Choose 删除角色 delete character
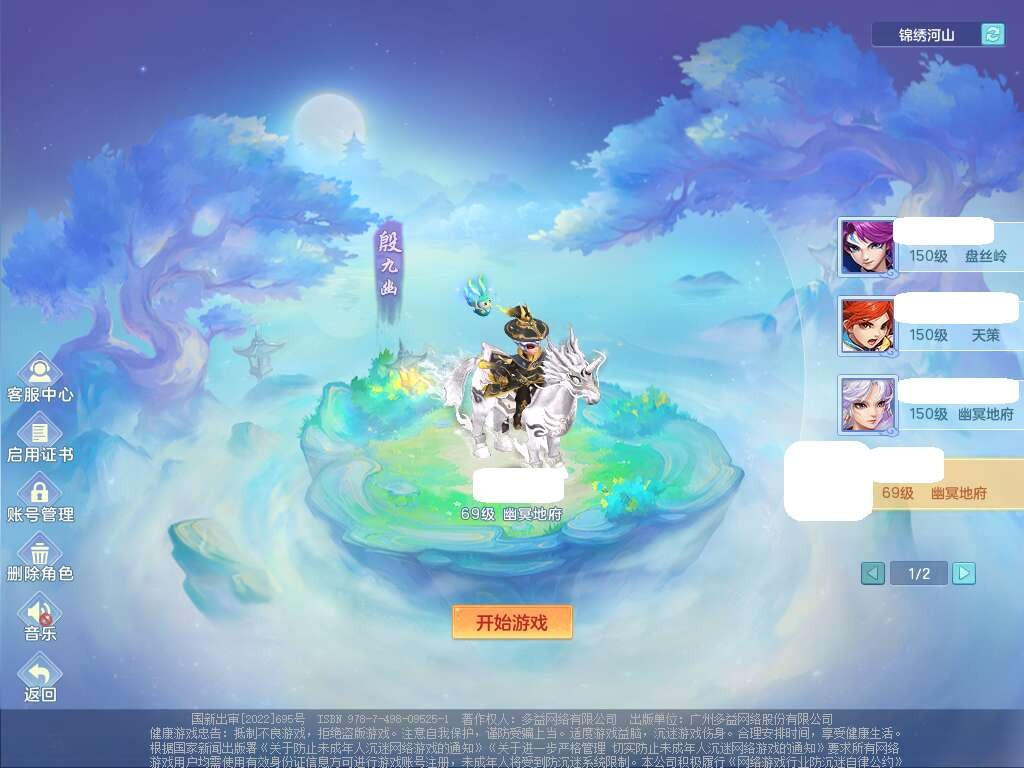 pos(40,555)
